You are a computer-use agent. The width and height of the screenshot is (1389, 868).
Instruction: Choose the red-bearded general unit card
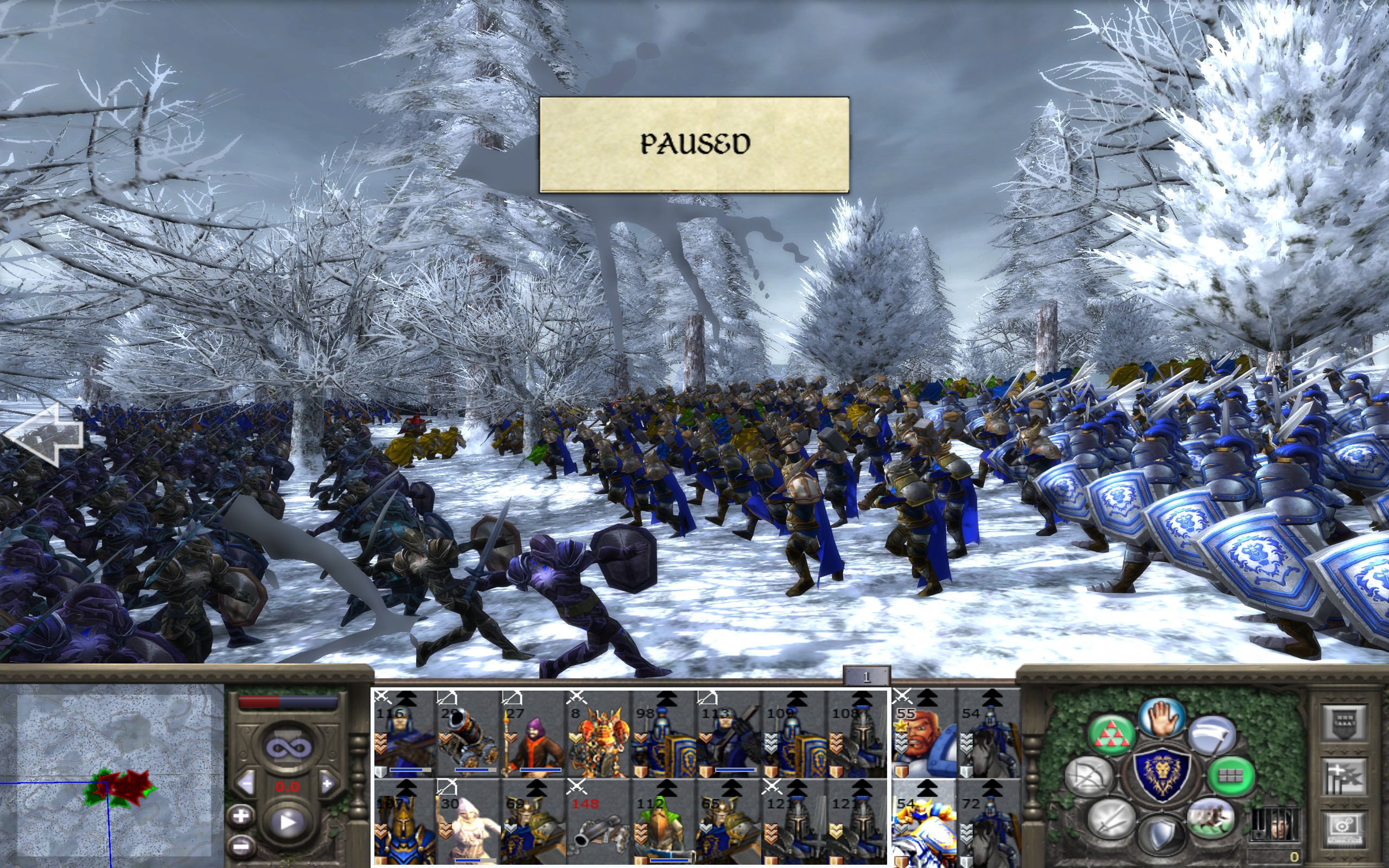click(923, 733)
